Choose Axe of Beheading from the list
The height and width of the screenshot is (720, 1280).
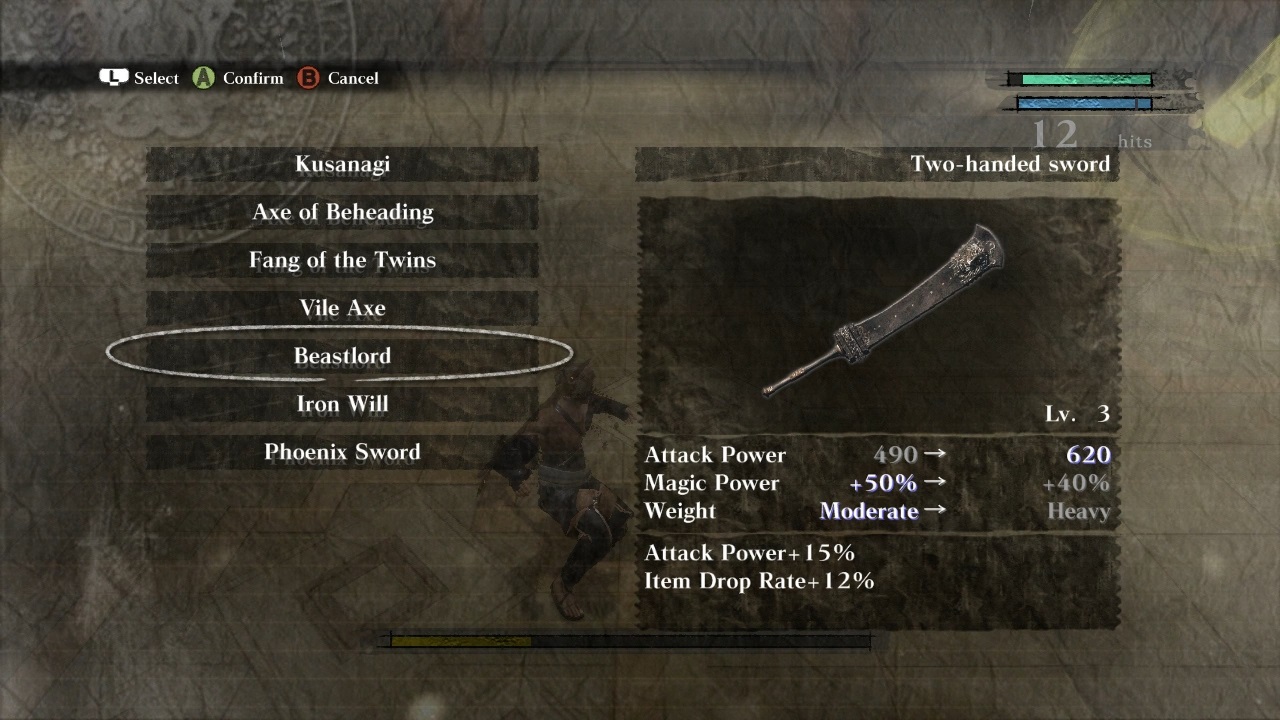tap(342, 212)
